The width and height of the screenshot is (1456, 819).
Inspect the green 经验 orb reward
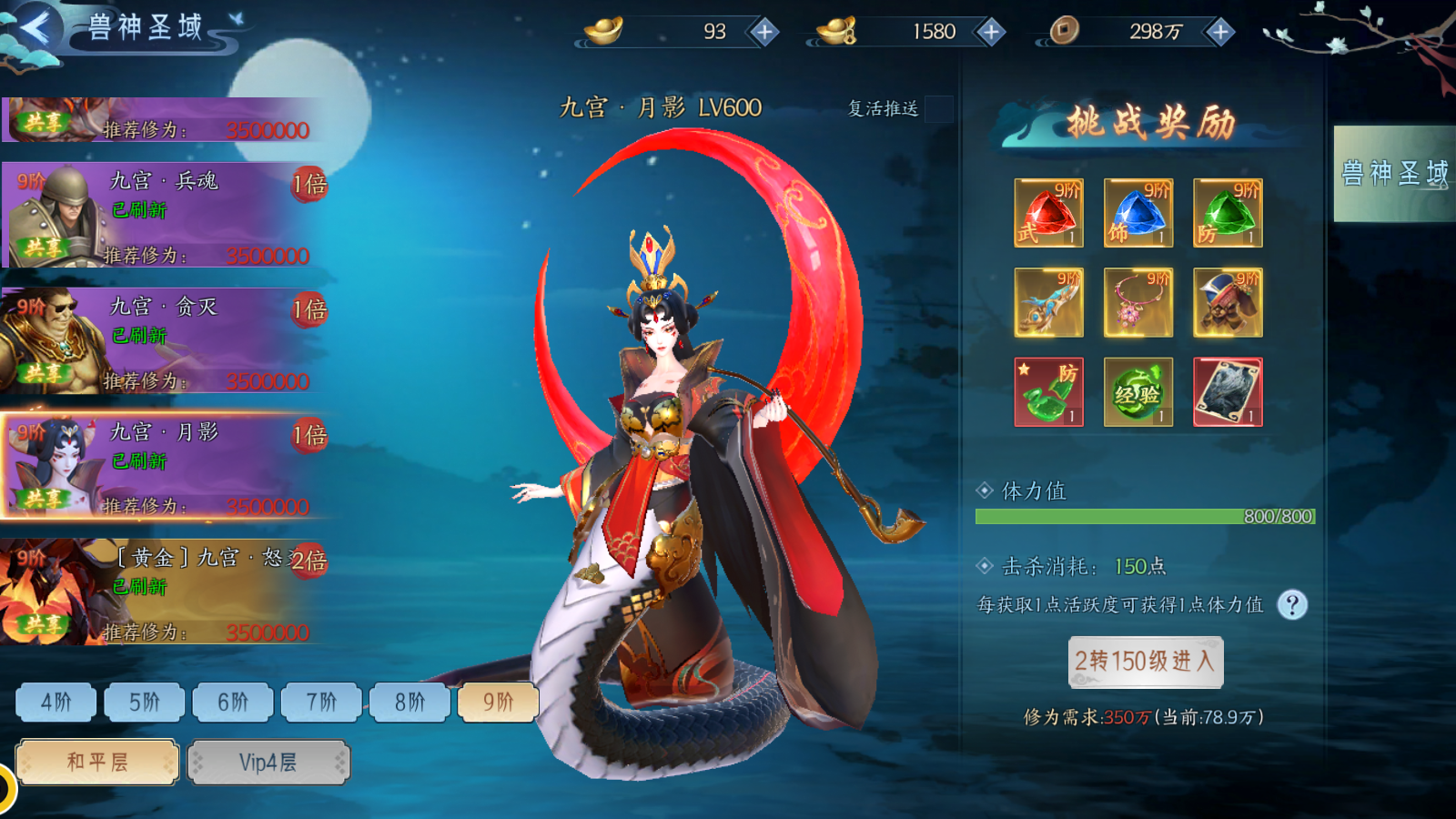1137,392
